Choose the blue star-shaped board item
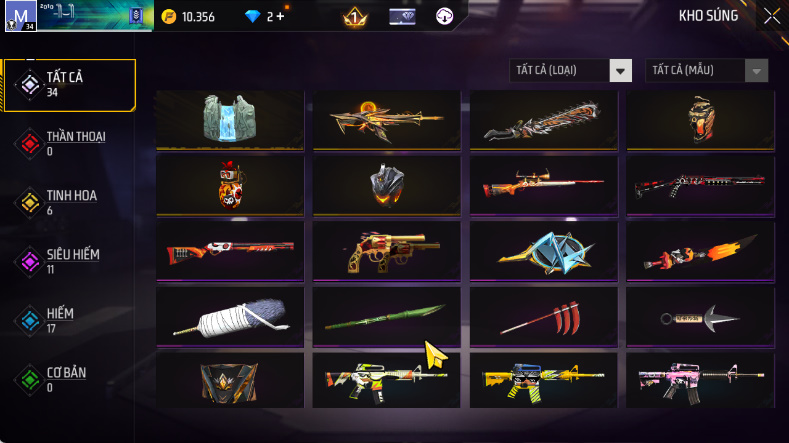This screenshot has width=789, height=443. [x=543, y=251]
